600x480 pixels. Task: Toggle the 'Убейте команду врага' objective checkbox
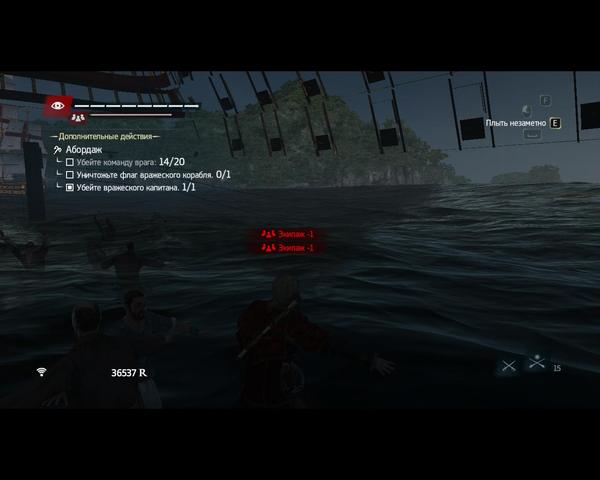pyautogui.click(x=69, y=161)
